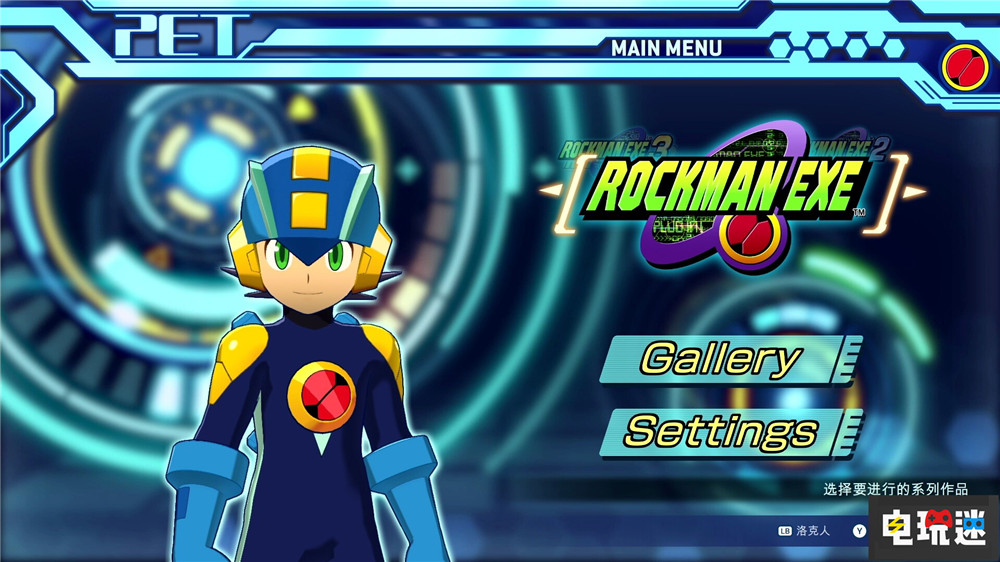Click the right arrow beside the title logo
The image size is (1000, 562).
pos(917,190)
